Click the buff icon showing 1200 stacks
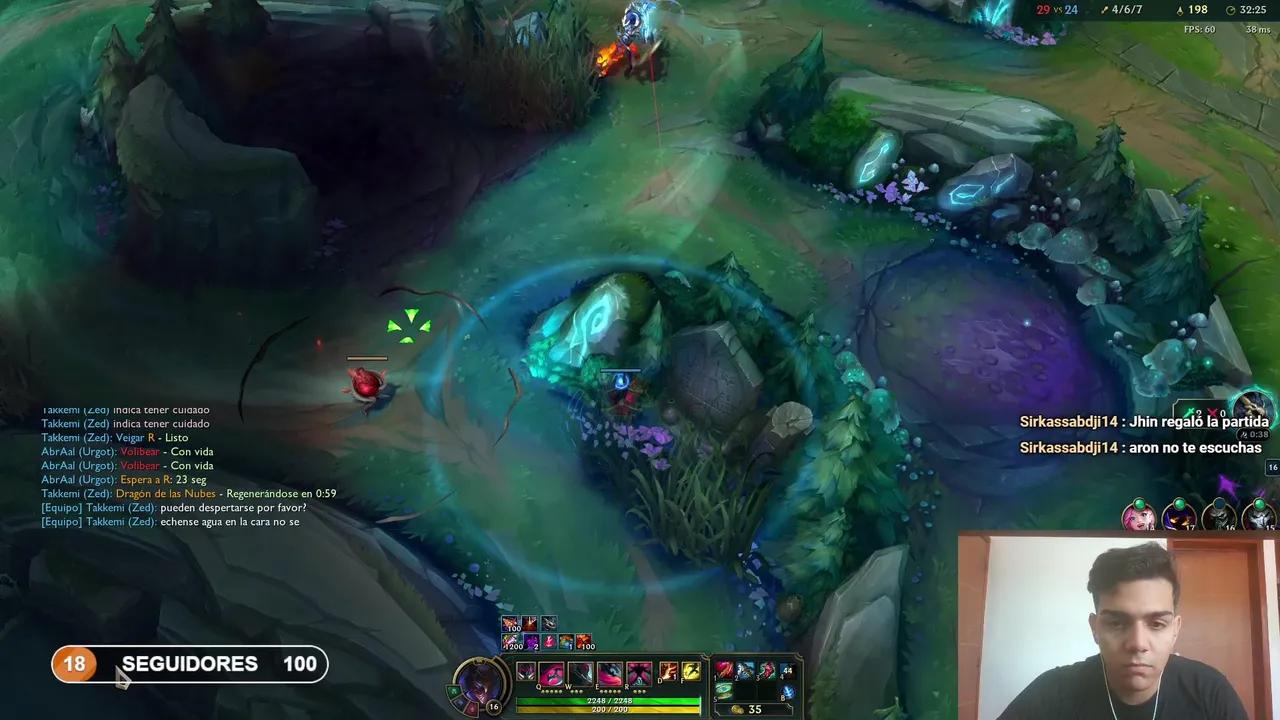This screenshot has height=720, width=1280. [x=512, y=644]
